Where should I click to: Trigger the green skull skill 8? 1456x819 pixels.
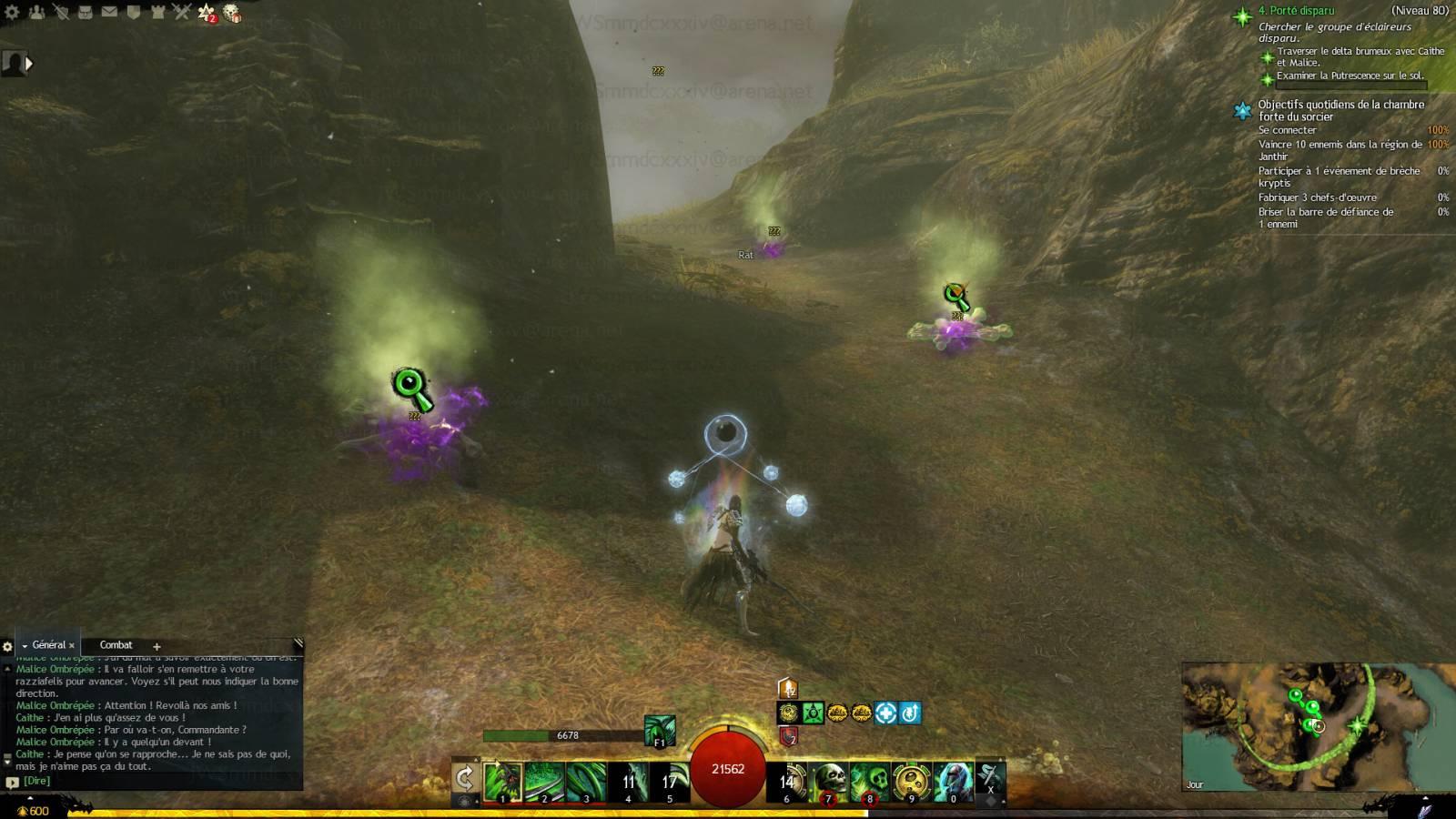(869, 782)
